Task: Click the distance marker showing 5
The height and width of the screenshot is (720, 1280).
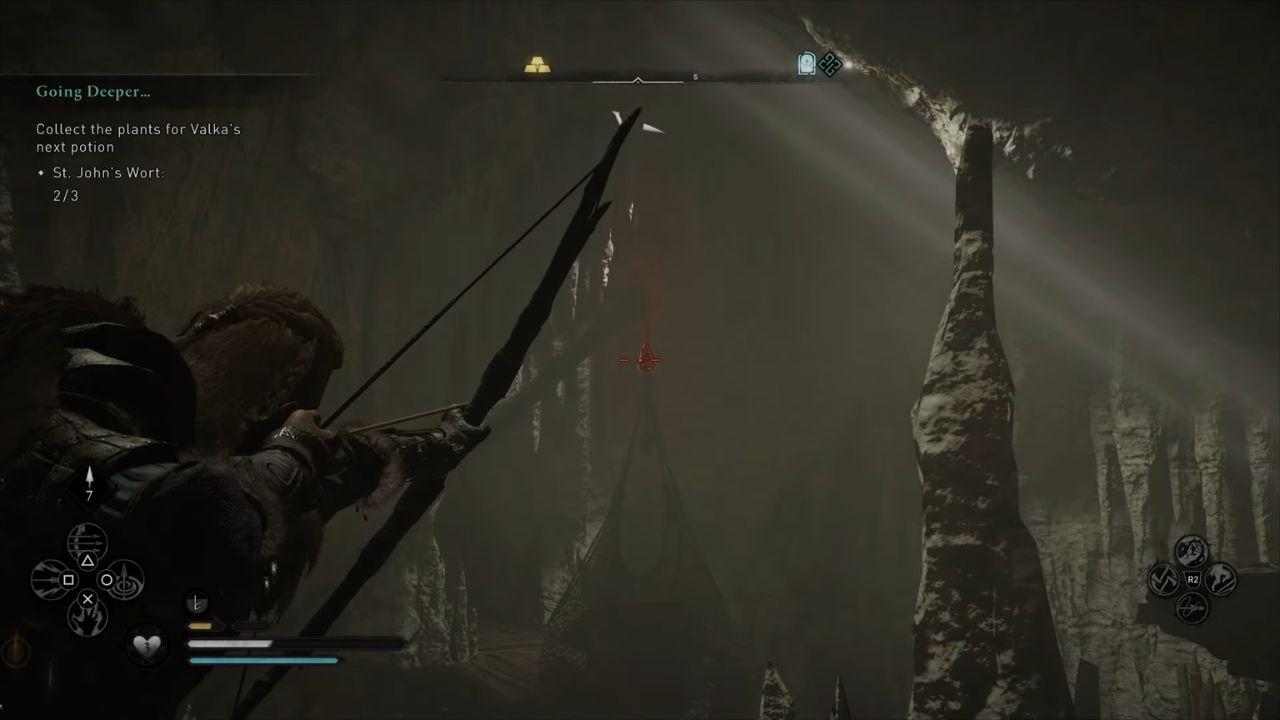Action: click(694, 74)
